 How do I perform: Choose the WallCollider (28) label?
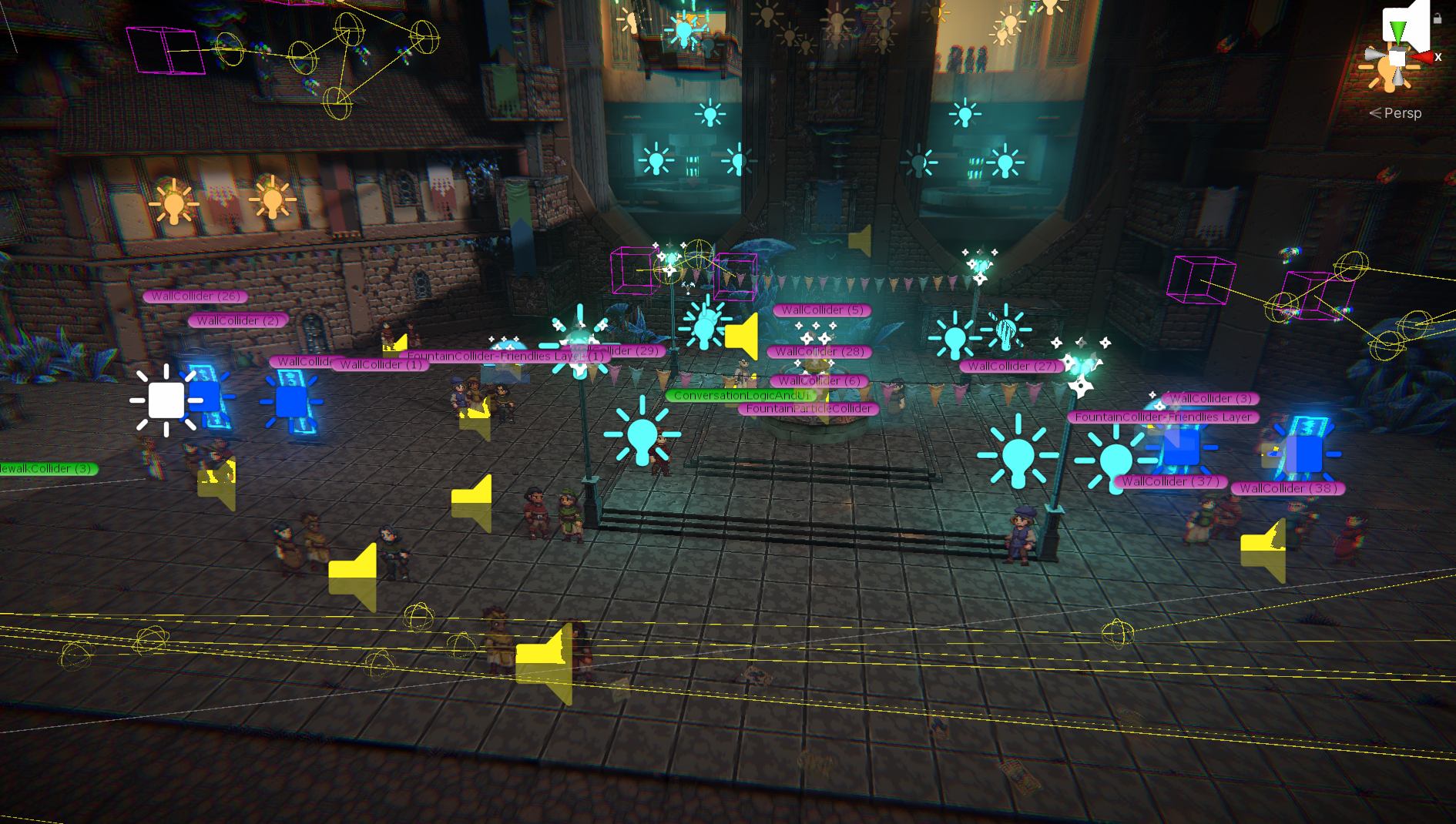coord(820,352)
